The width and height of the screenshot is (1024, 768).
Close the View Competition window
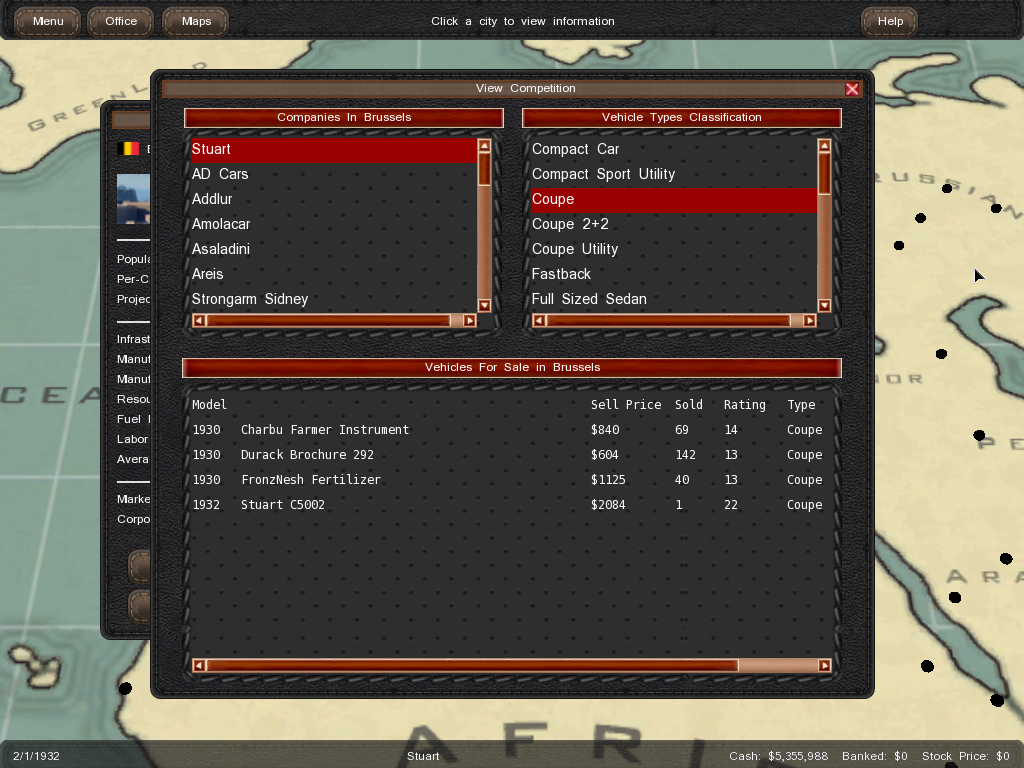[x=852, y=89]
